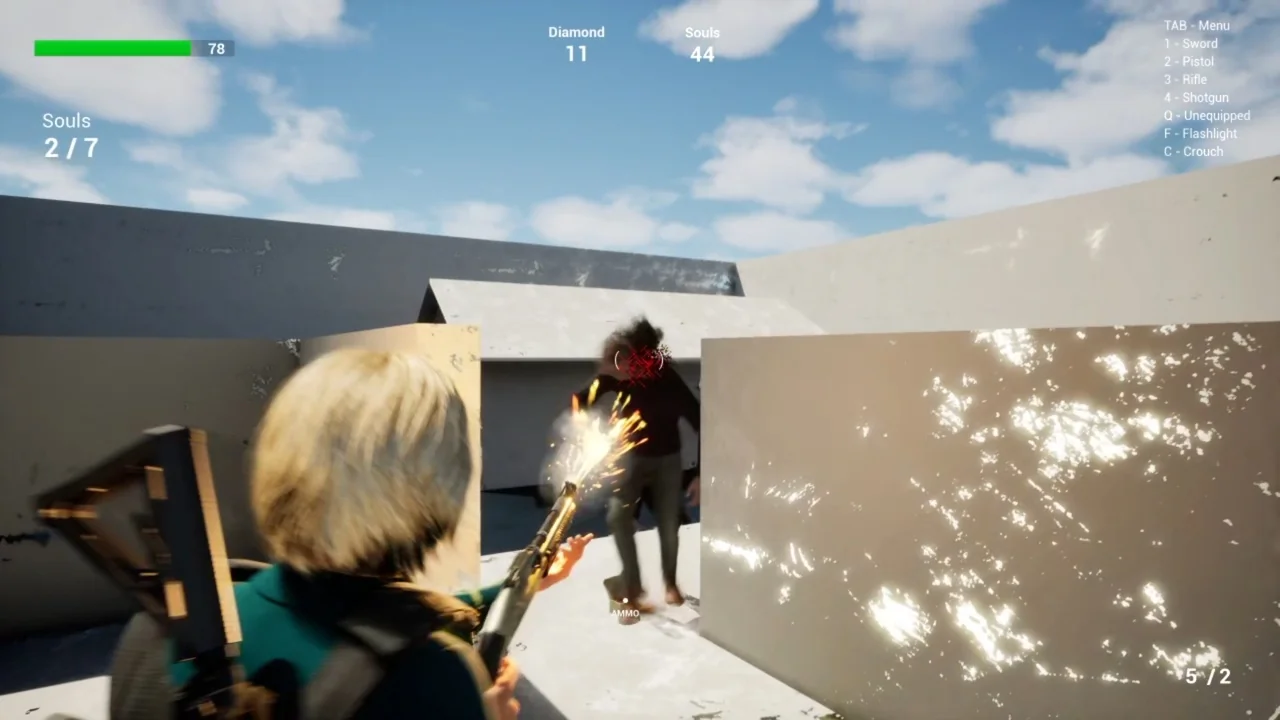Click the Diamond counter icon
Screen dimensions: 1280x720
click(x=576, y=44)
